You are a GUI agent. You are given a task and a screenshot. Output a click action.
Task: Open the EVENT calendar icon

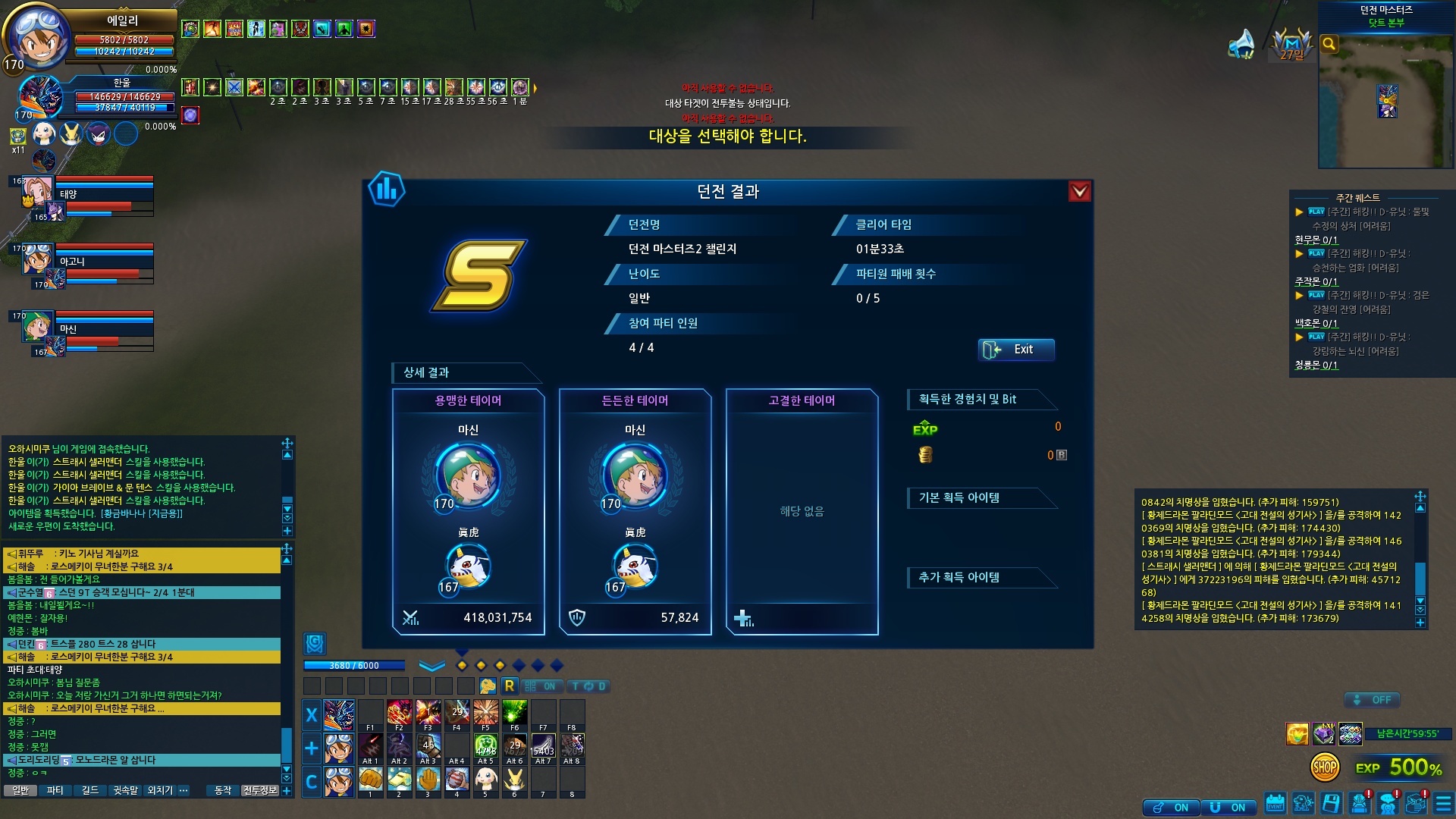pos(1275,803)
